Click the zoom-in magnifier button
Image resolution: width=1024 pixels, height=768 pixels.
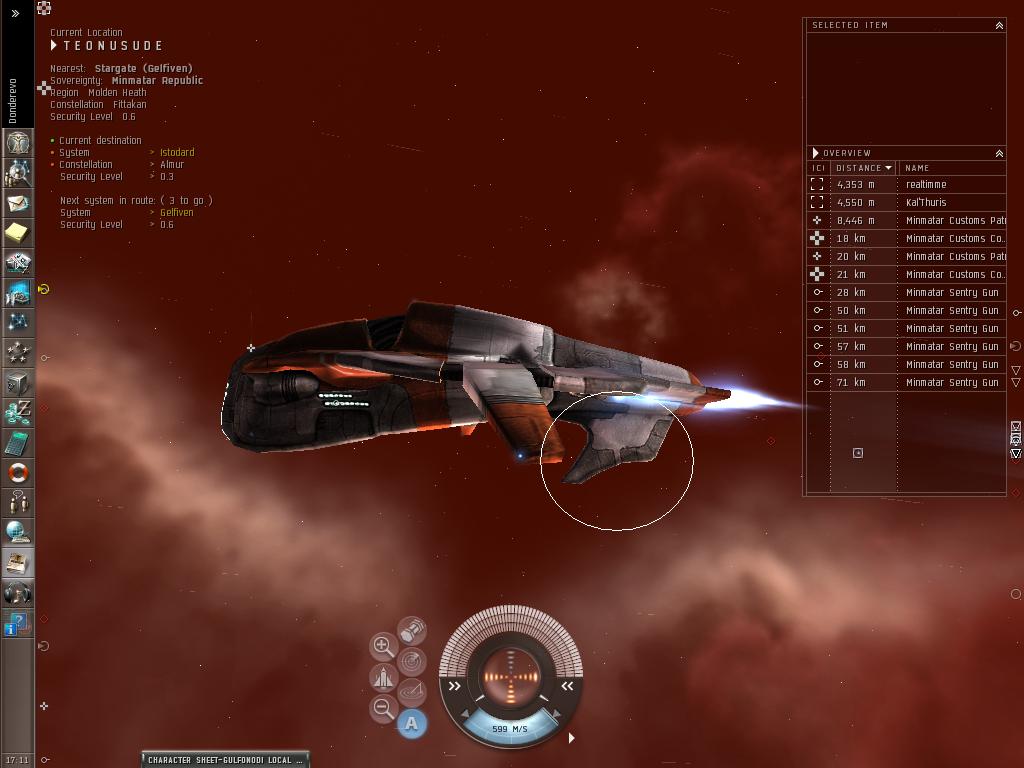point(383,646)
